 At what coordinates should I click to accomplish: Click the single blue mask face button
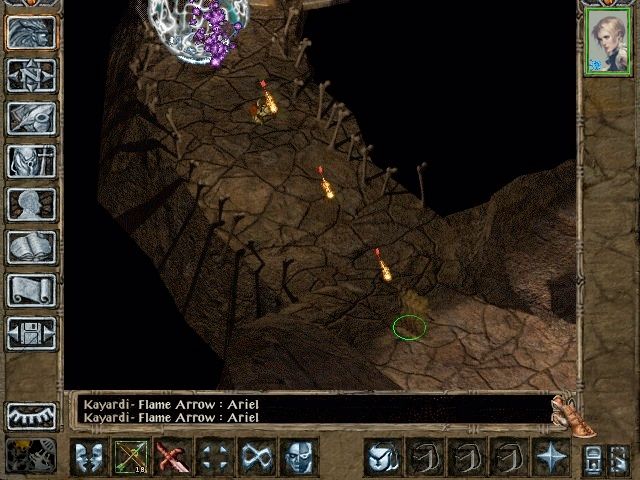pyautogui.click(x=299, y=457)
